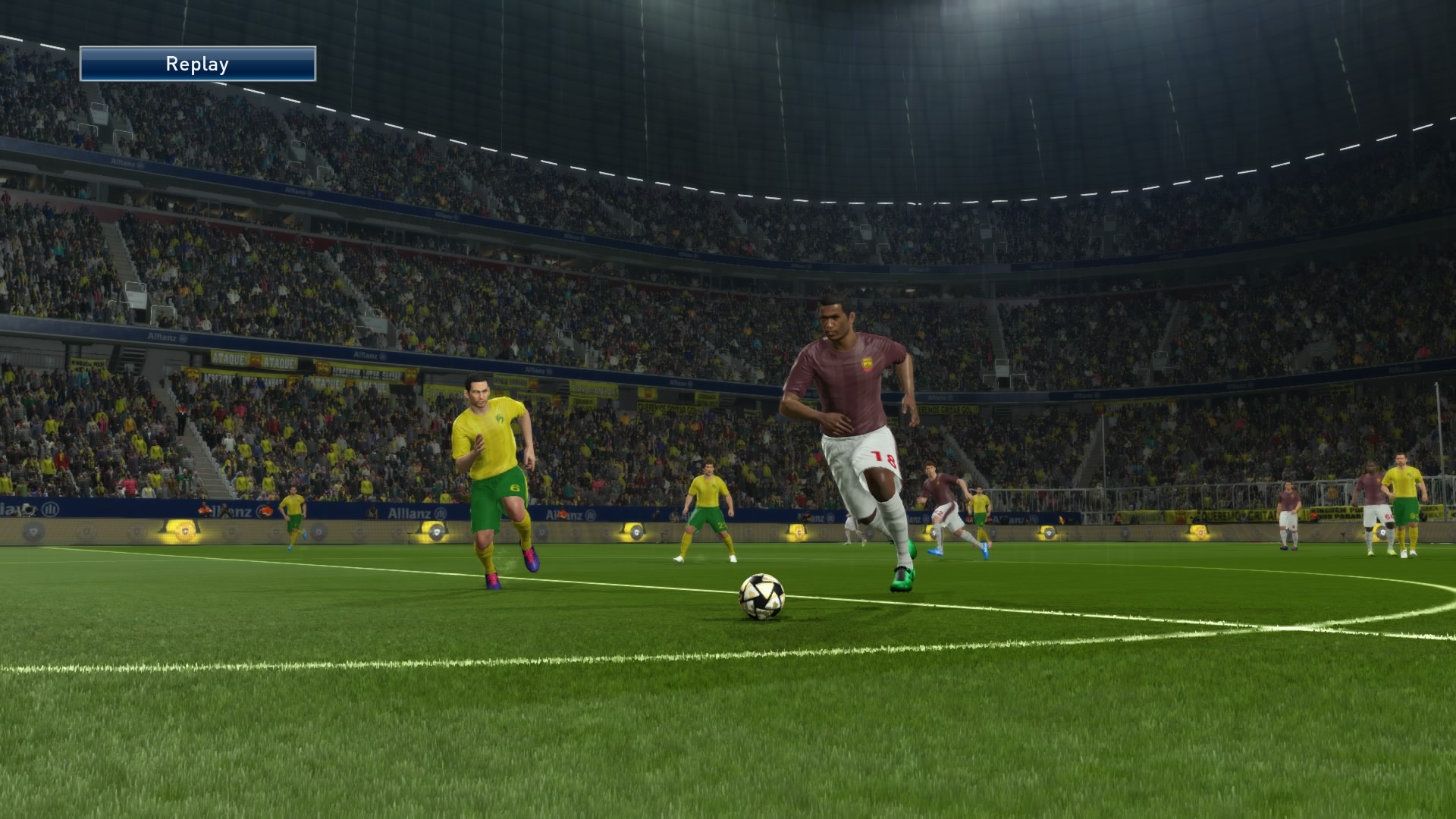Viewport: 1456px width, 819px height.
Task: Click the steward in orange by the hoardings
Action: (x=203, y=510)
